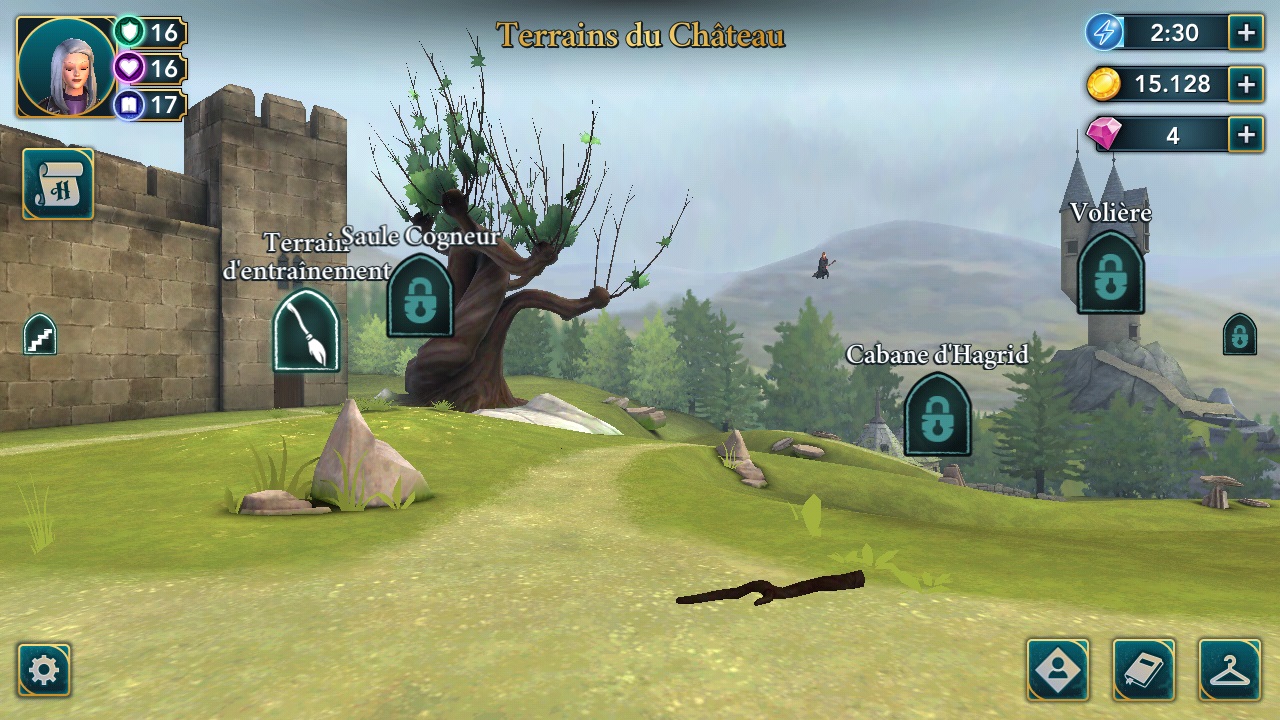Select the locked Cabane d'Hagrid marker
This screenshot has height=720, width=1280.
tap(937, 415)
